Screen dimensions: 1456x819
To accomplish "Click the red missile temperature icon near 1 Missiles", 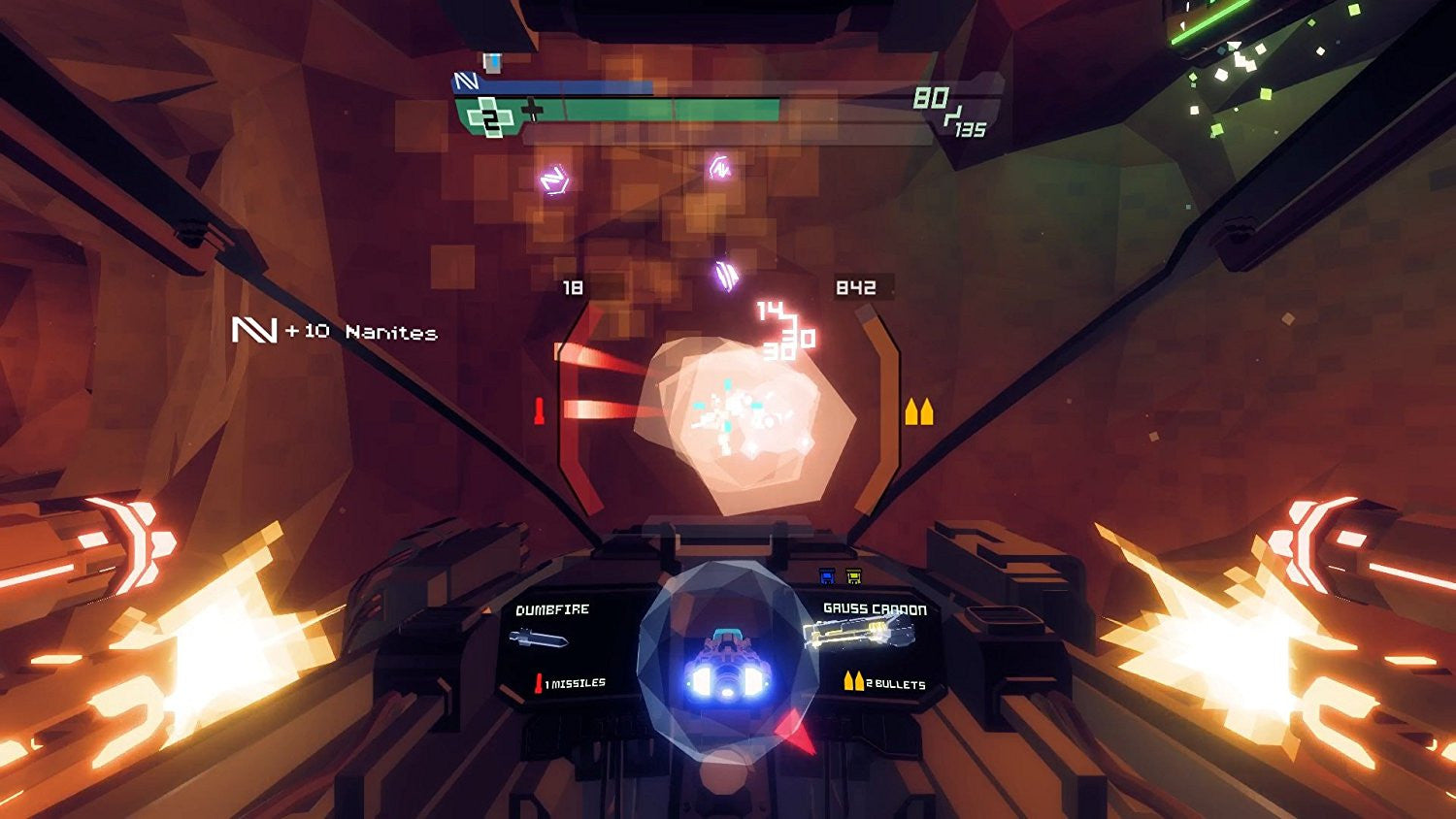I will click(x=538, y=681).
